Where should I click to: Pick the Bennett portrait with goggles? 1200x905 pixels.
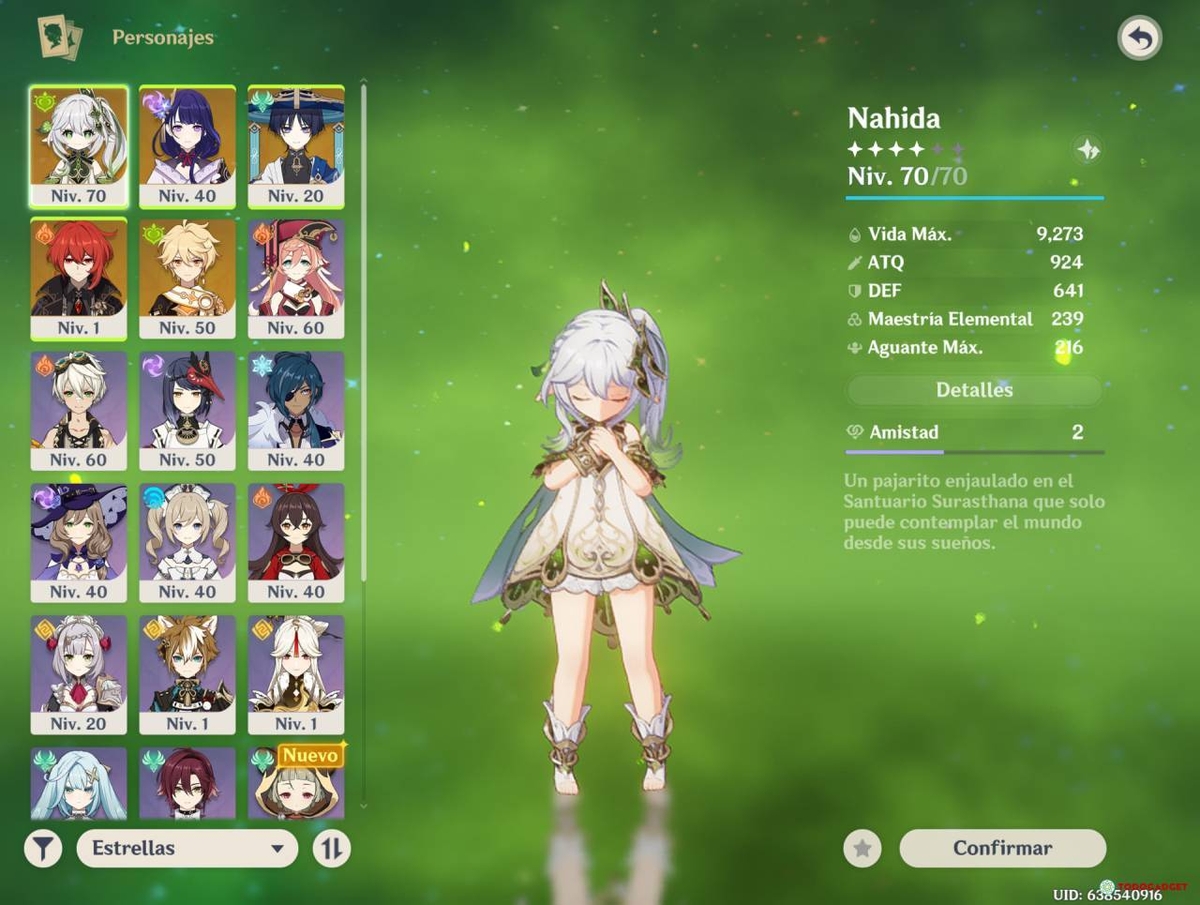tap(79, 410)
